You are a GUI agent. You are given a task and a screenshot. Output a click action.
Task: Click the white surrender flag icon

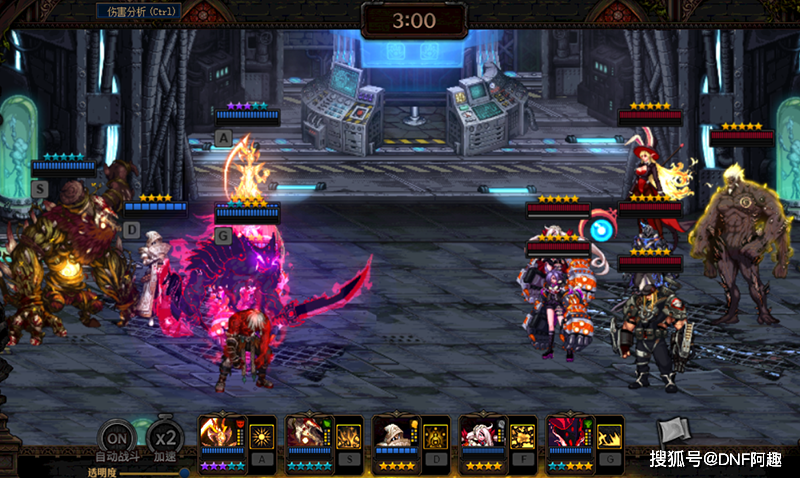coord(673,433)
